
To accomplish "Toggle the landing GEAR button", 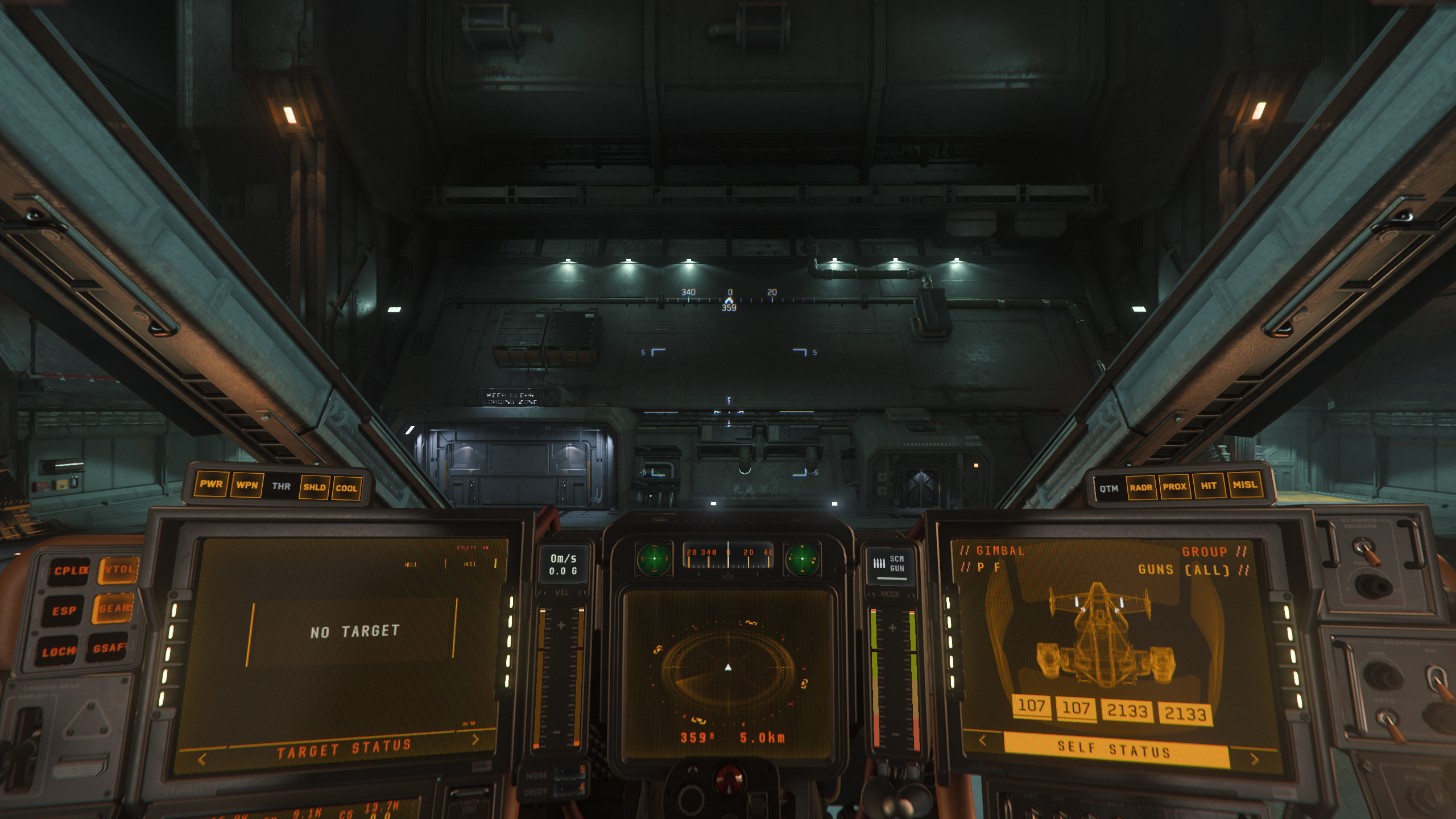I will 115,609.
